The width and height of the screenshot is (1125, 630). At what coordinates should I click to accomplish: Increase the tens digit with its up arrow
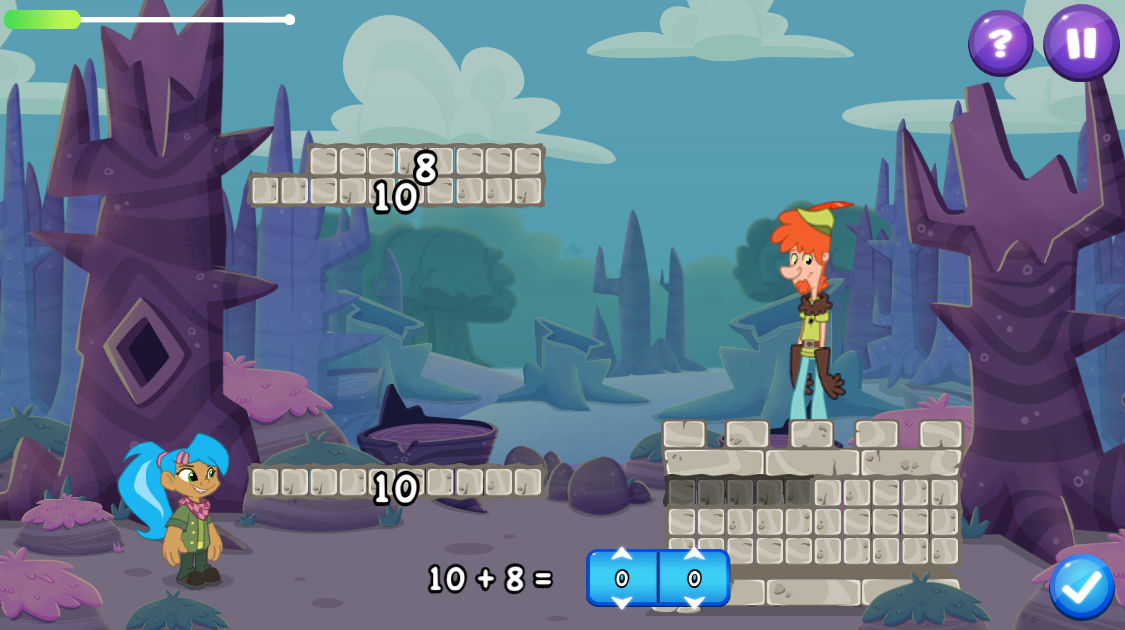(x=622, y=555)
